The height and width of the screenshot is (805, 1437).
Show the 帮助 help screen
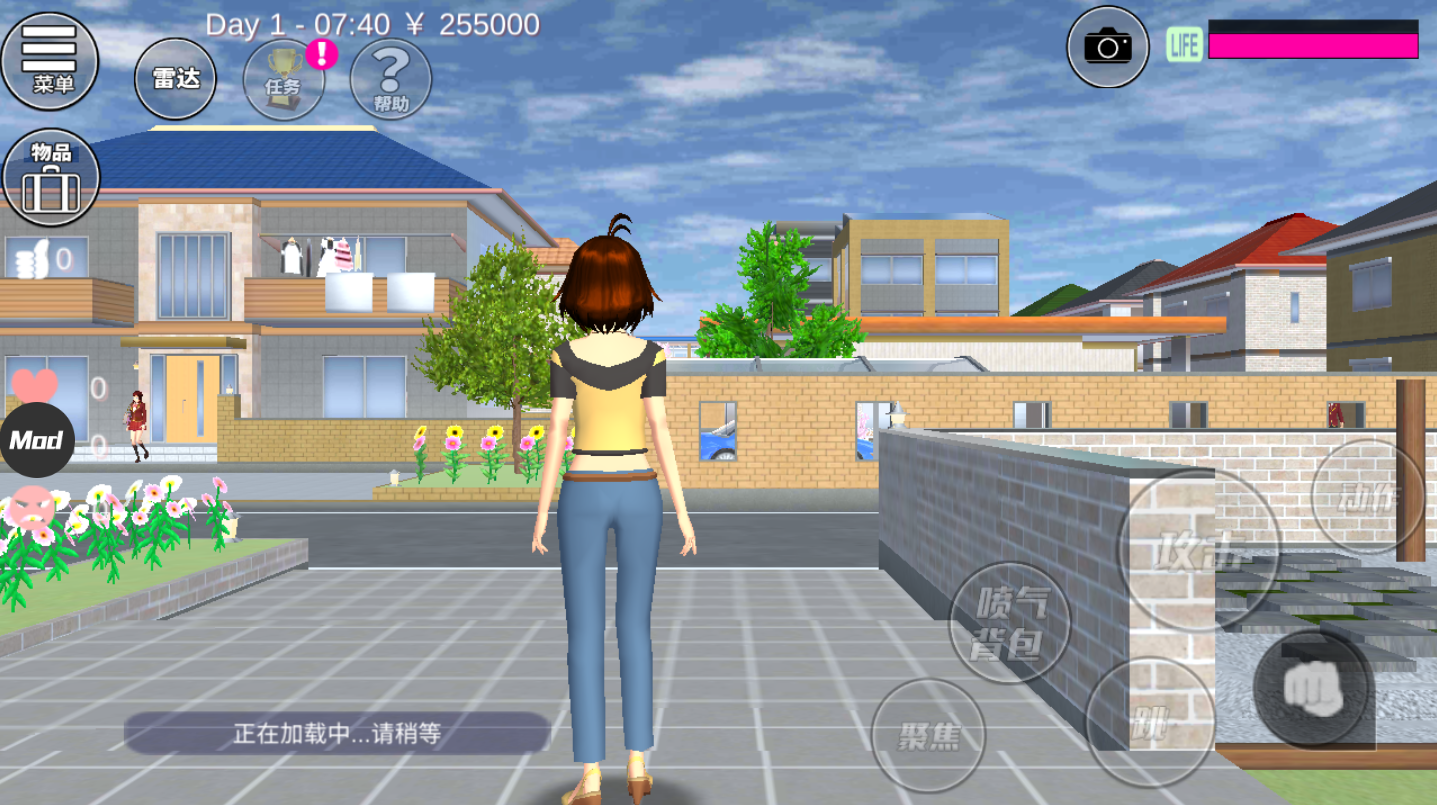pos(391,80)
